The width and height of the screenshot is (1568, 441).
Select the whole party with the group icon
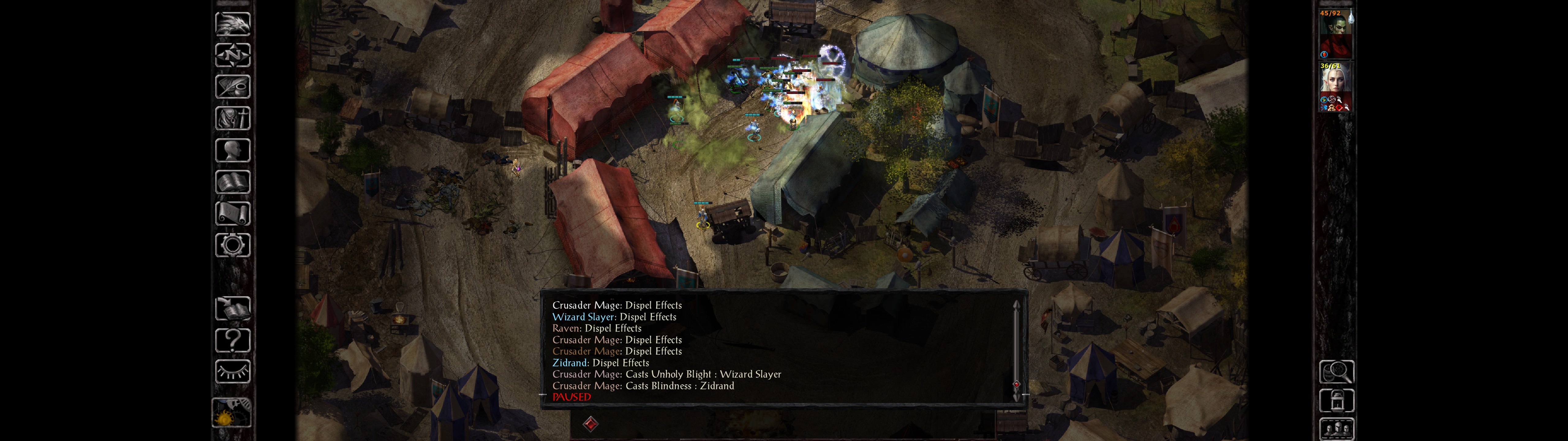(1336, 429)
